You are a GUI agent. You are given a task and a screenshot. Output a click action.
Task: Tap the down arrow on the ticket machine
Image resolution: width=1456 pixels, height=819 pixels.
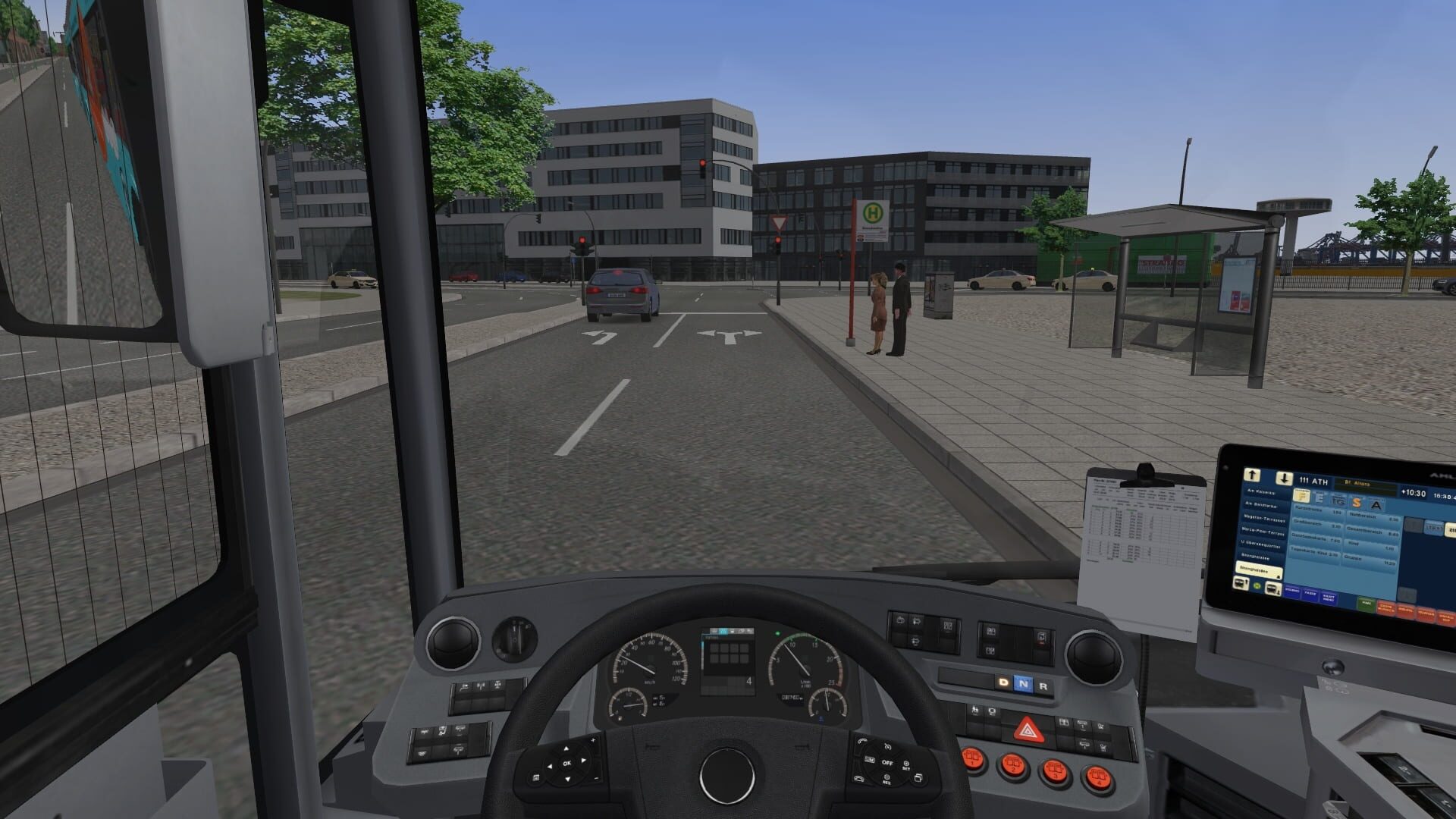point(1285,479)
